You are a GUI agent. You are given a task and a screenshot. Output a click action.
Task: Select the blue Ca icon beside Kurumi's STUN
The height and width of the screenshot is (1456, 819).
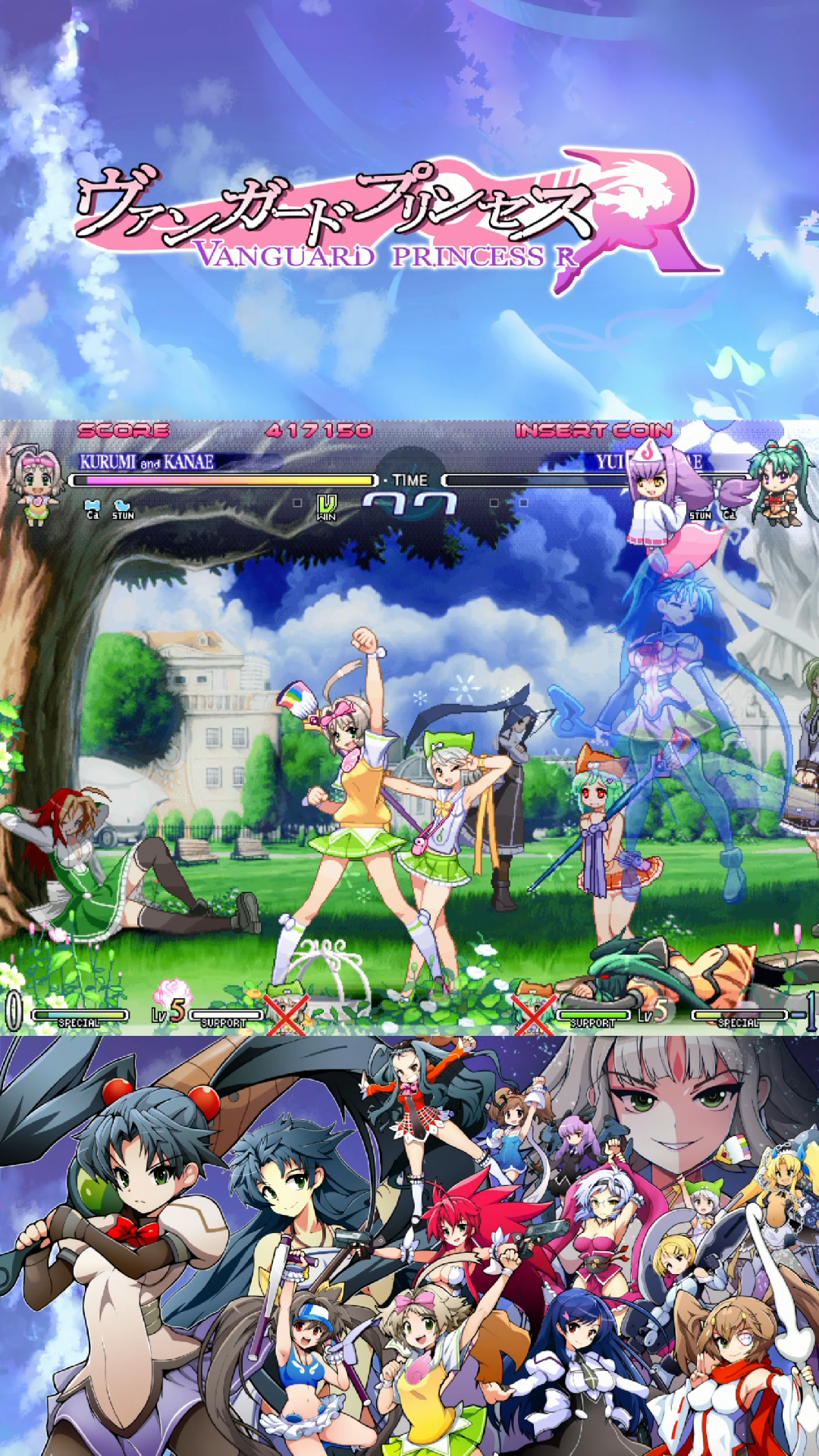(93, 509)
